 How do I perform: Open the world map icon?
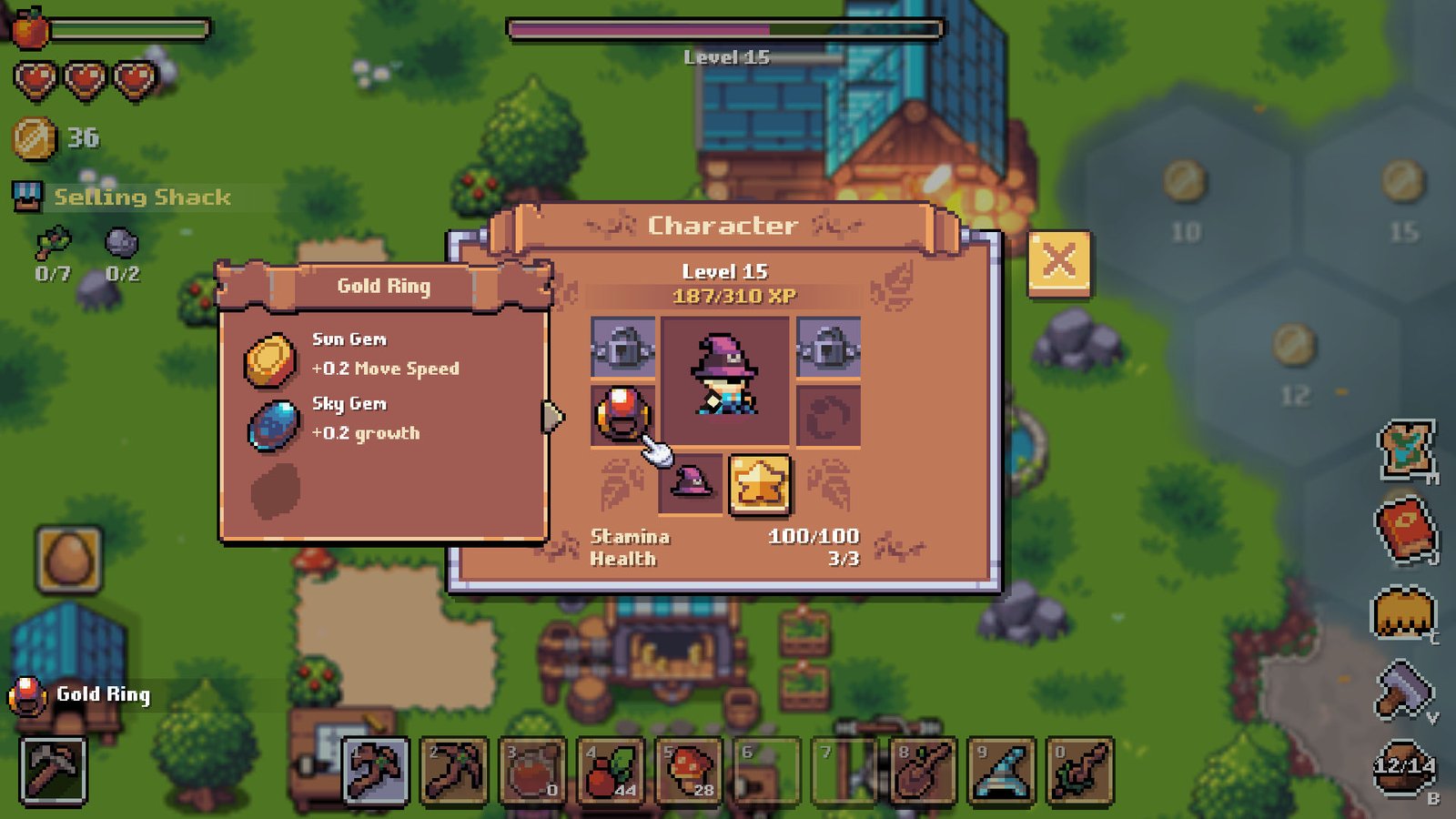point(1406,450)
